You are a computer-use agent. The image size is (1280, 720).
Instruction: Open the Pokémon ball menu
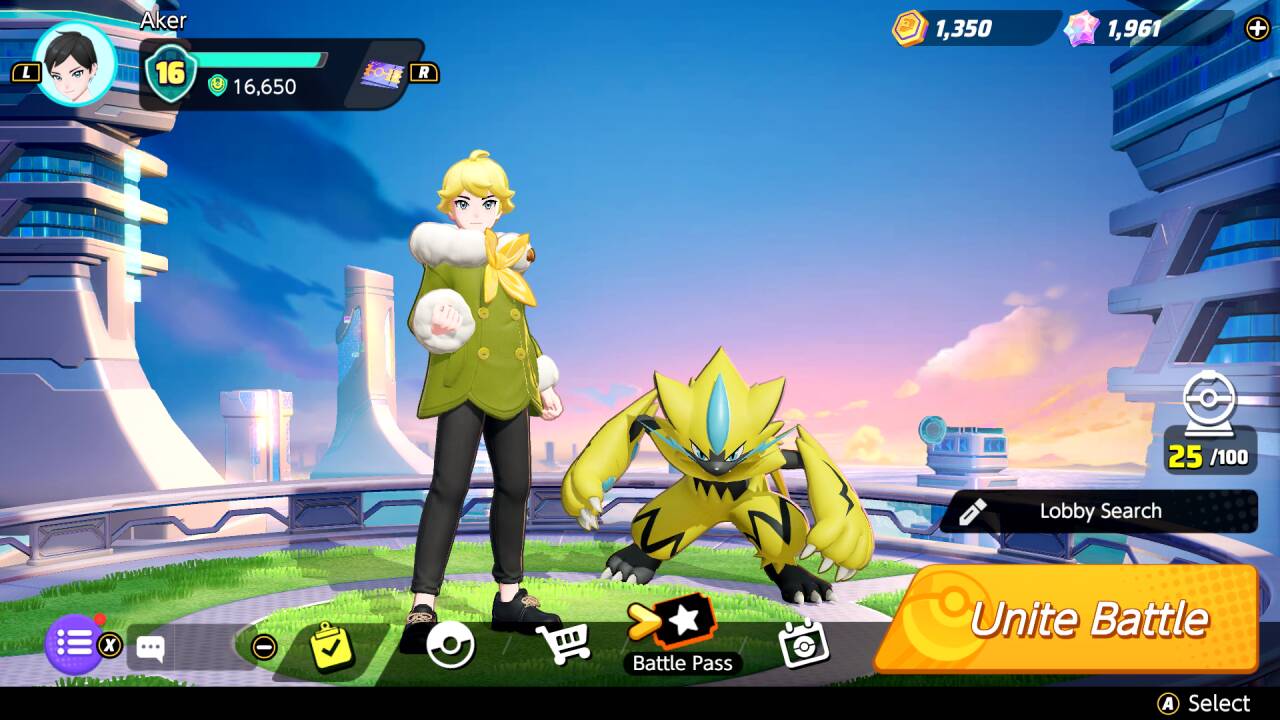coord(450,645)
